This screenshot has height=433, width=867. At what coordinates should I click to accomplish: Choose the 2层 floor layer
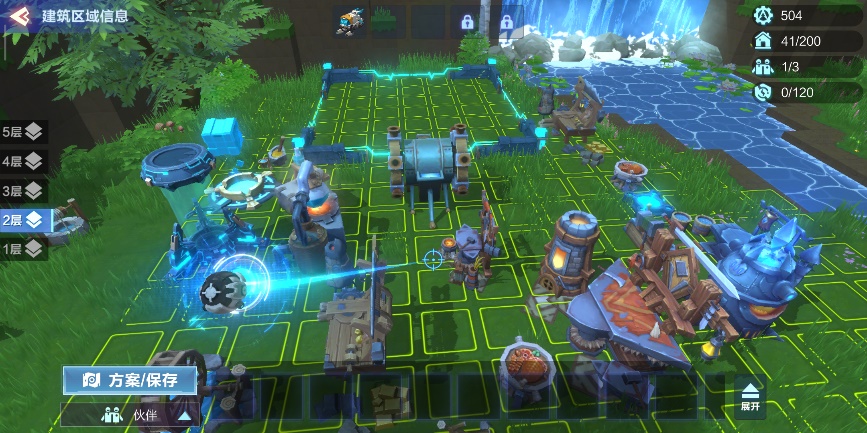tap(23, 219)
